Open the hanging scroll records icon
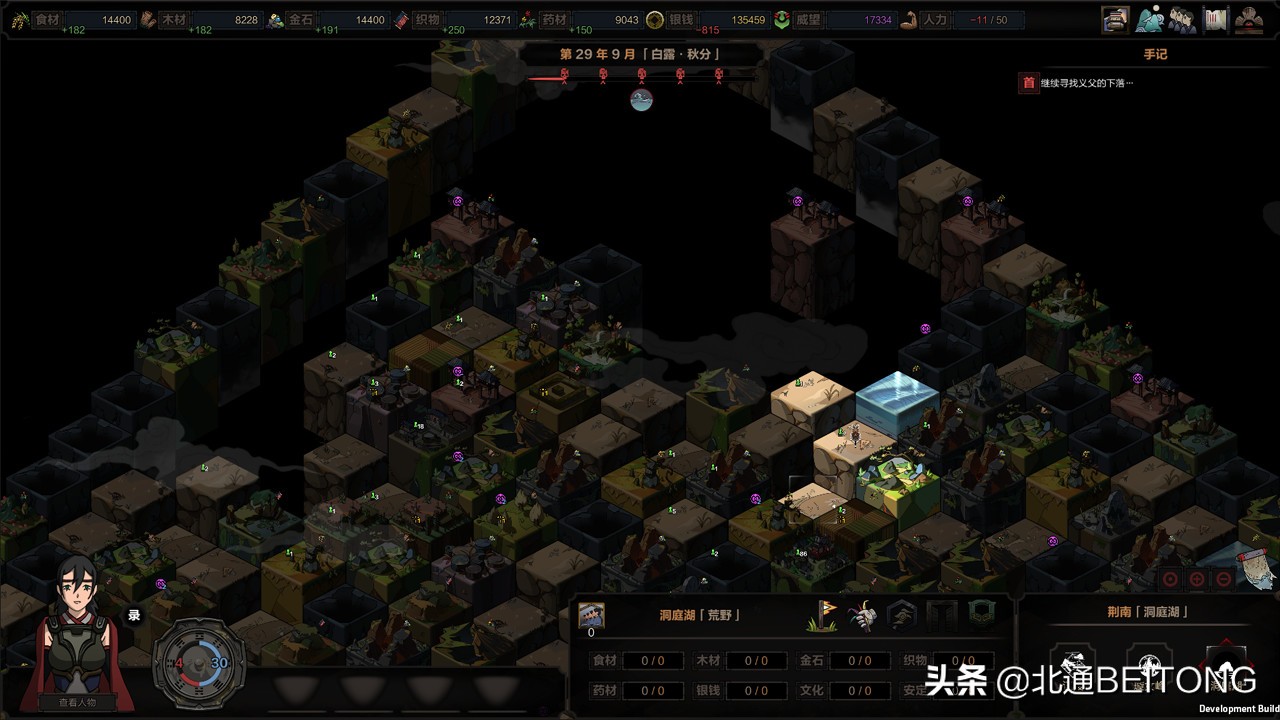 click(x=1216, y=19)
